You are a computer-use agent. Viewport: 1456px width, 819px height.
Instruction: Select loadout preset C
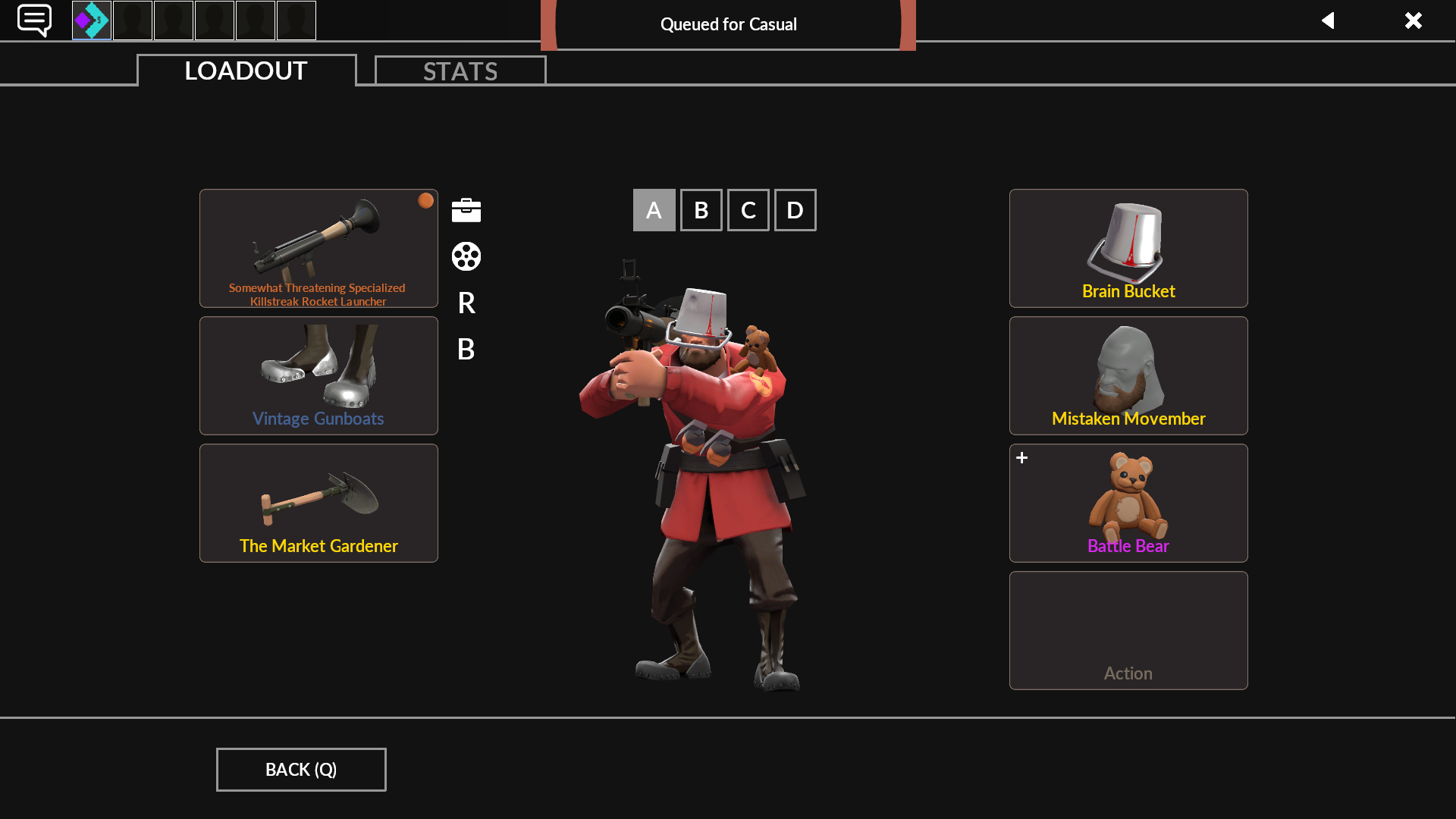point(748,209)
